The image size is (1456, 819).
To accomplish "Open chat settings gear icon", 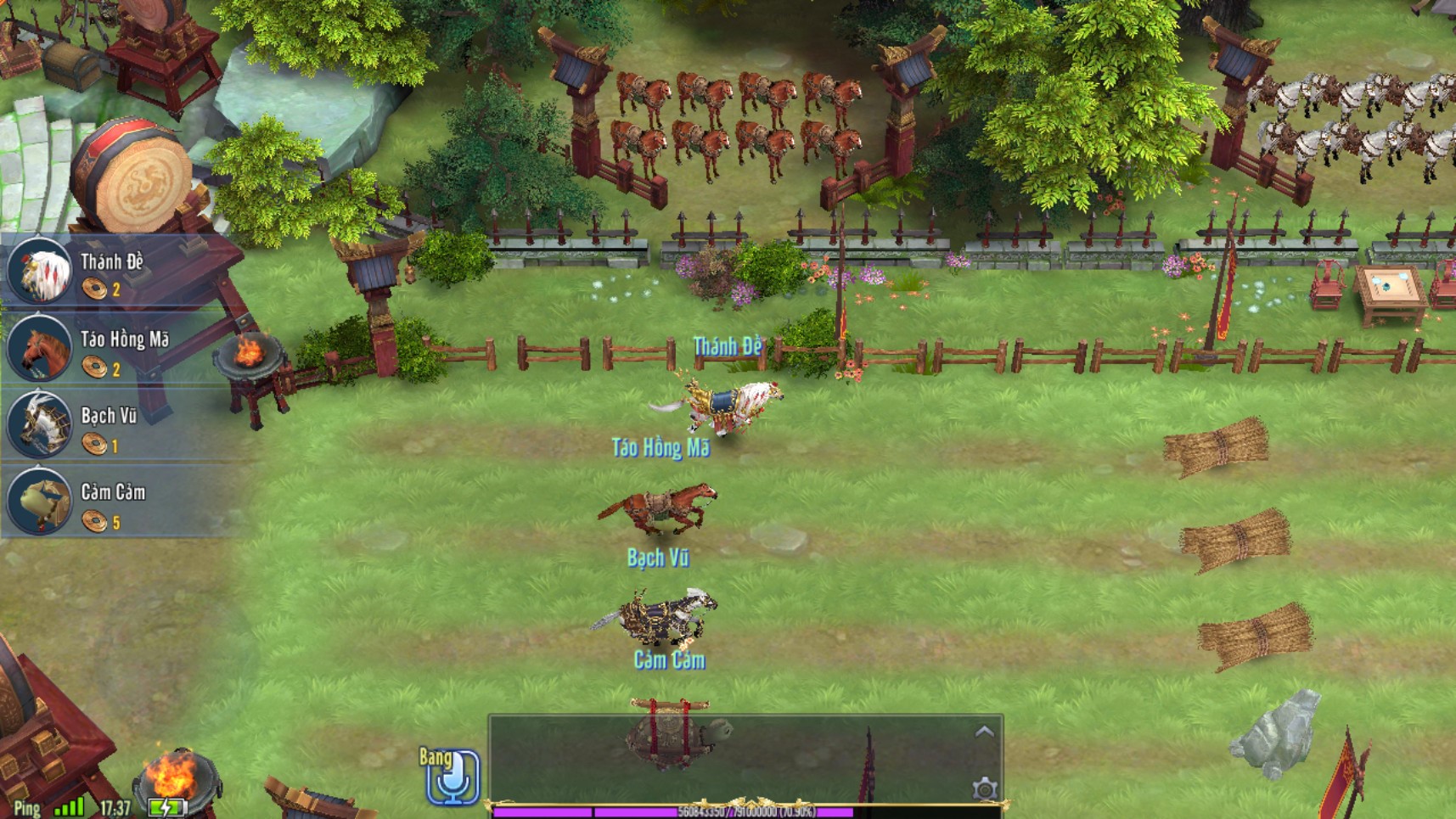I will [984, 789].
